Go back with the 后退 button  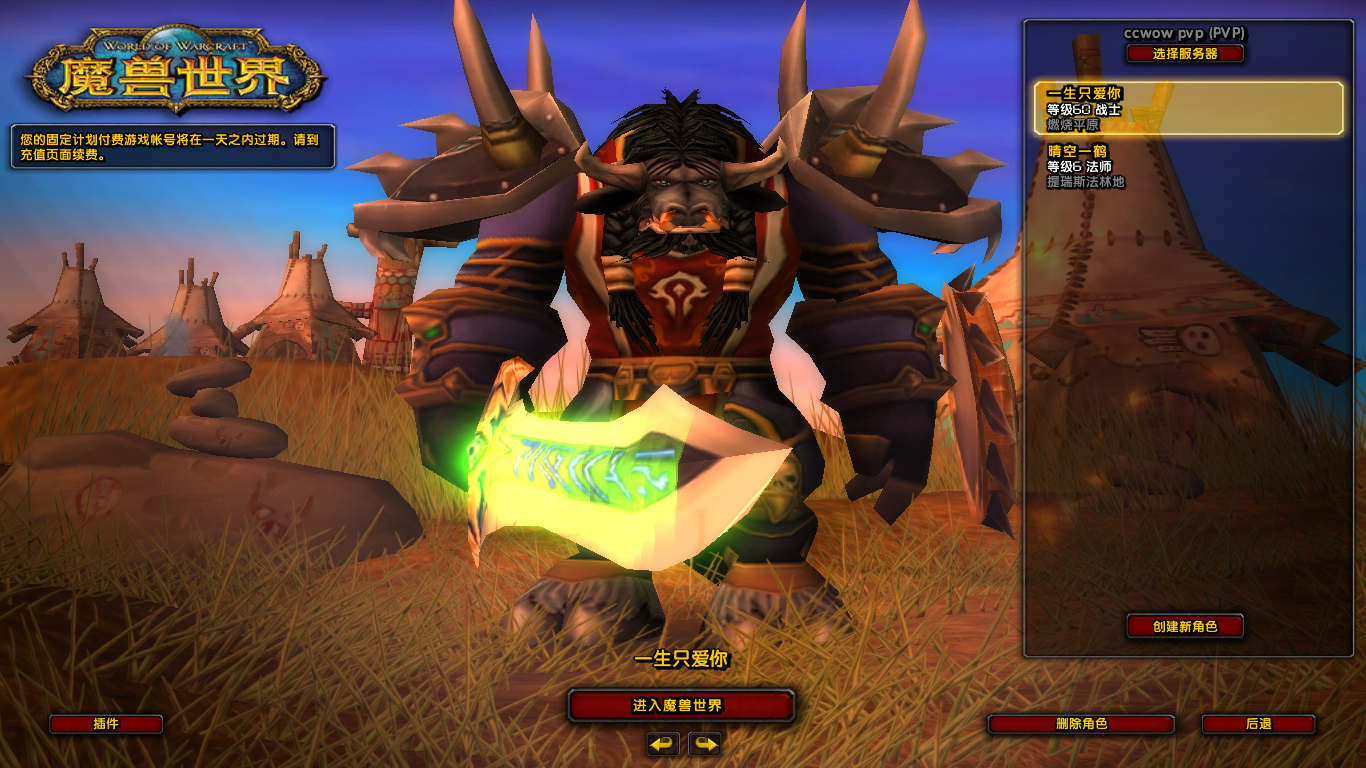tap(1258, 724)
